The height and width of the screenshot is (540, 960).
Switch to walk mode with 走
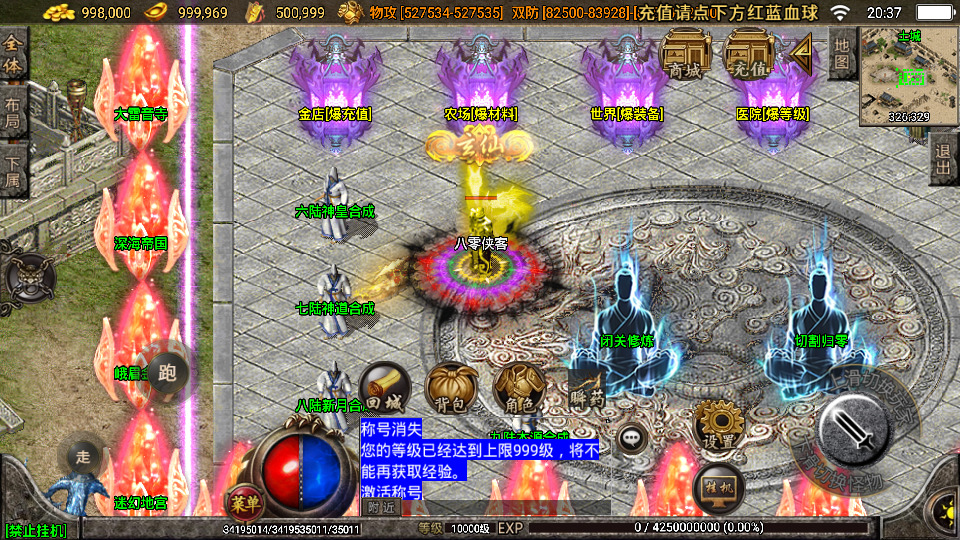point(83,456)
